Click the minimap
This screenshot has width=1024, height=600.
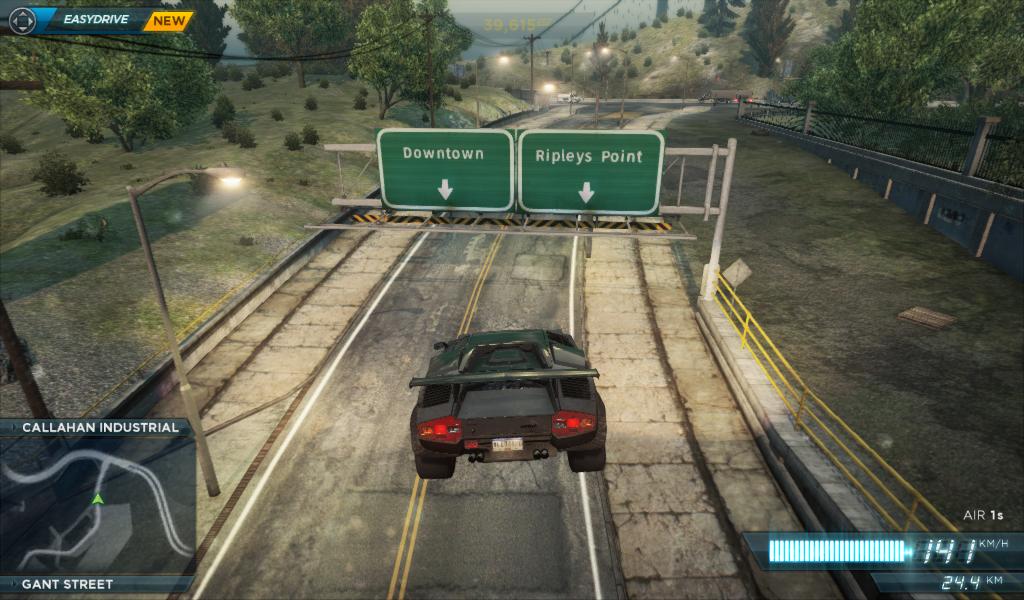click(97, 504)
